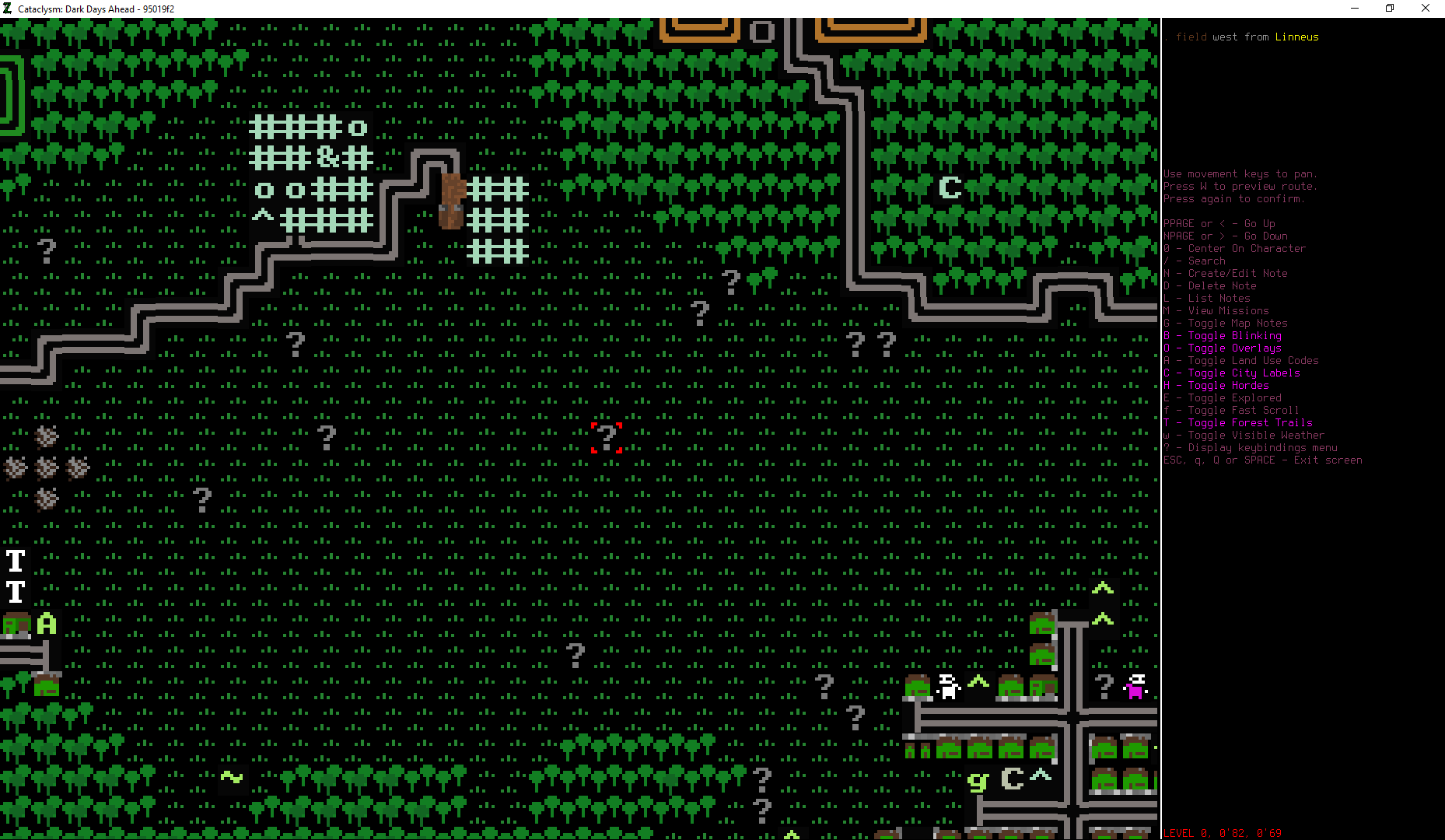
Task: Click the lily pad ~ symbol at the bottom
Action: coord(231,775)
